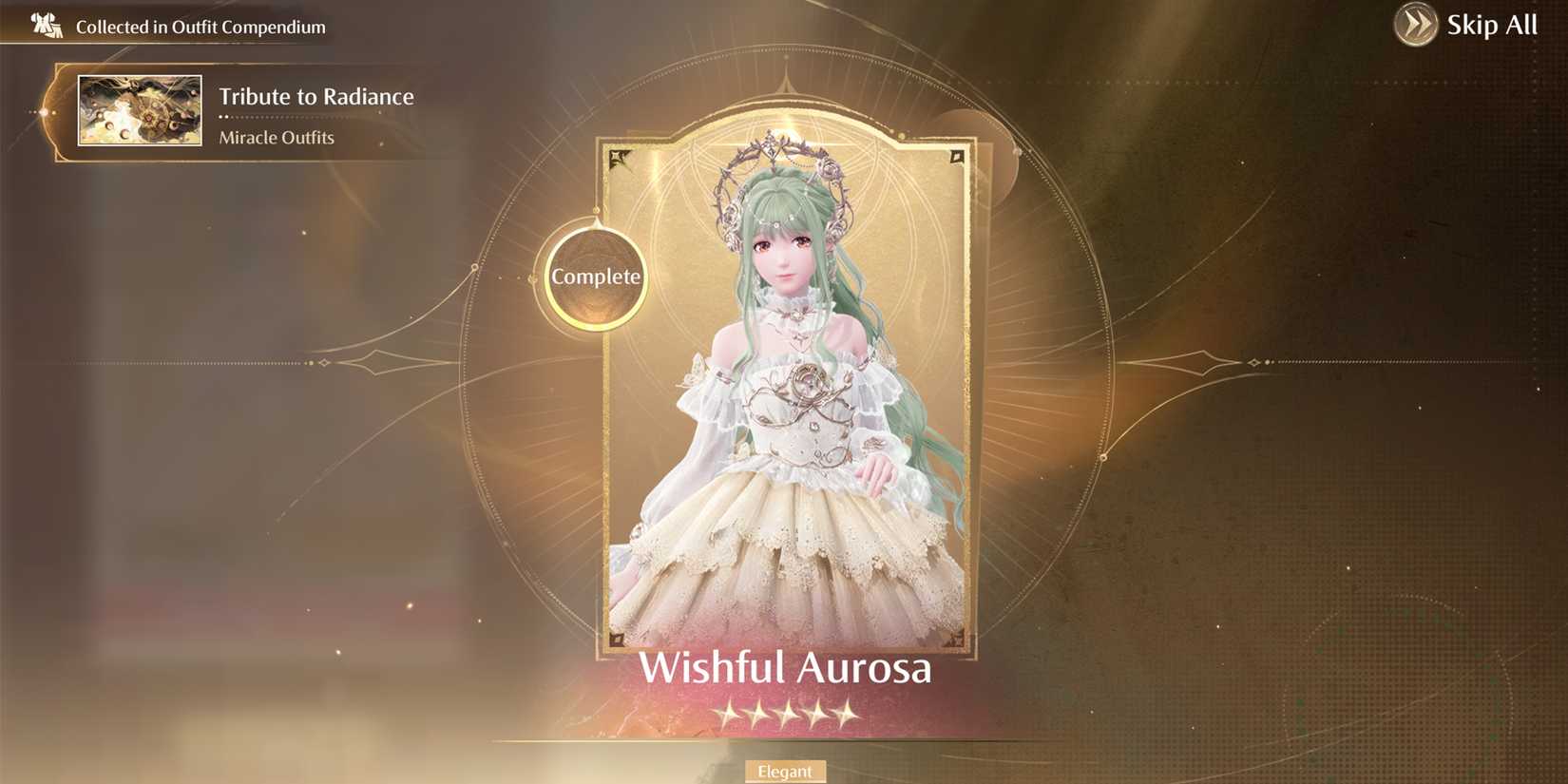Image resolution: width=1568 pixels, height=784 pixels.
Task: Click the Collected in Outfit Compendium banner
Action: pyautogui.click(x=200, y=27)
